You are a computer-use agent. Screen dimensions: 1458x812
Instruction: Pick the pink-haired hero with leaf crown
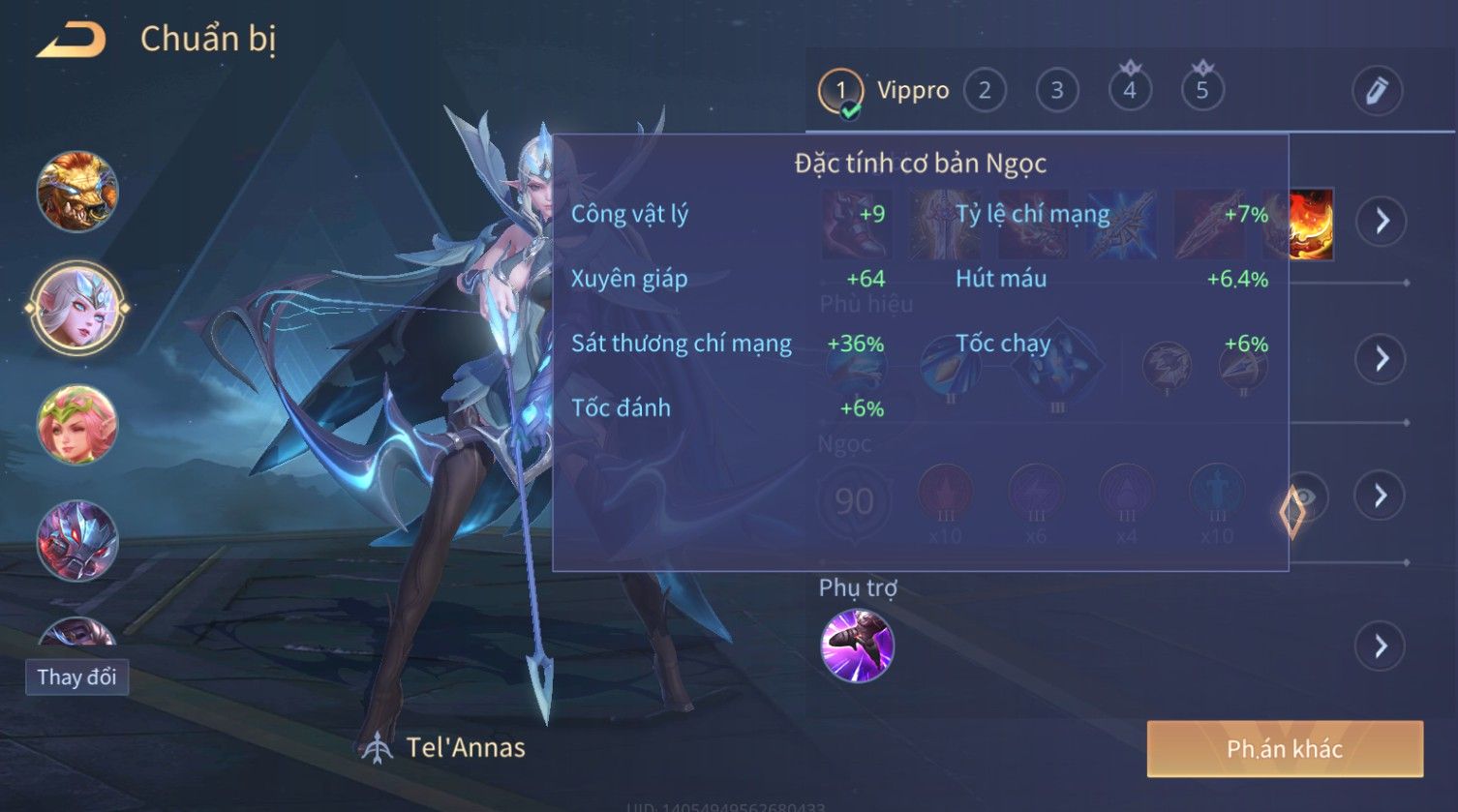click(77, 424)
